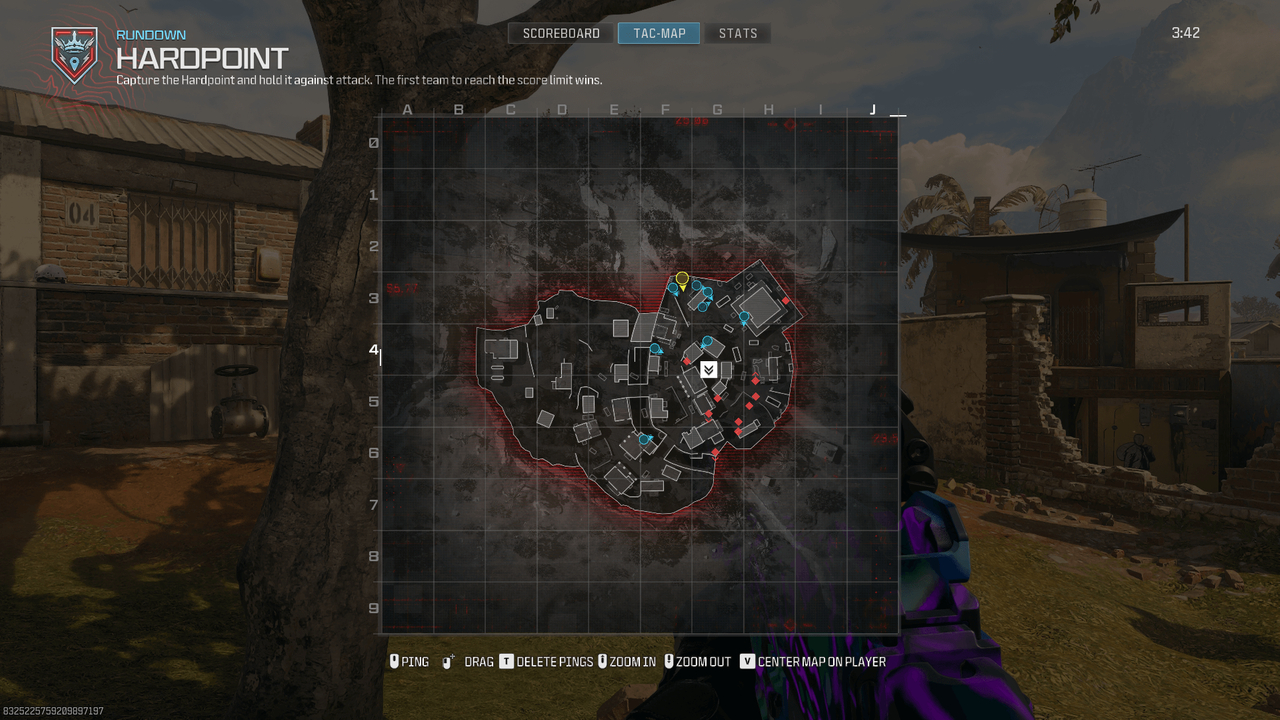Select the TAC-MAP tab

658,32
